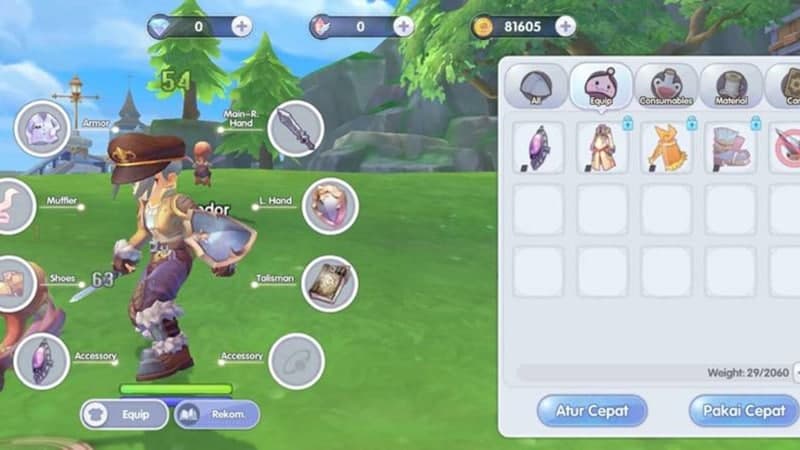Open the Main-R. Hand sword slot

[x=296, y=130]
